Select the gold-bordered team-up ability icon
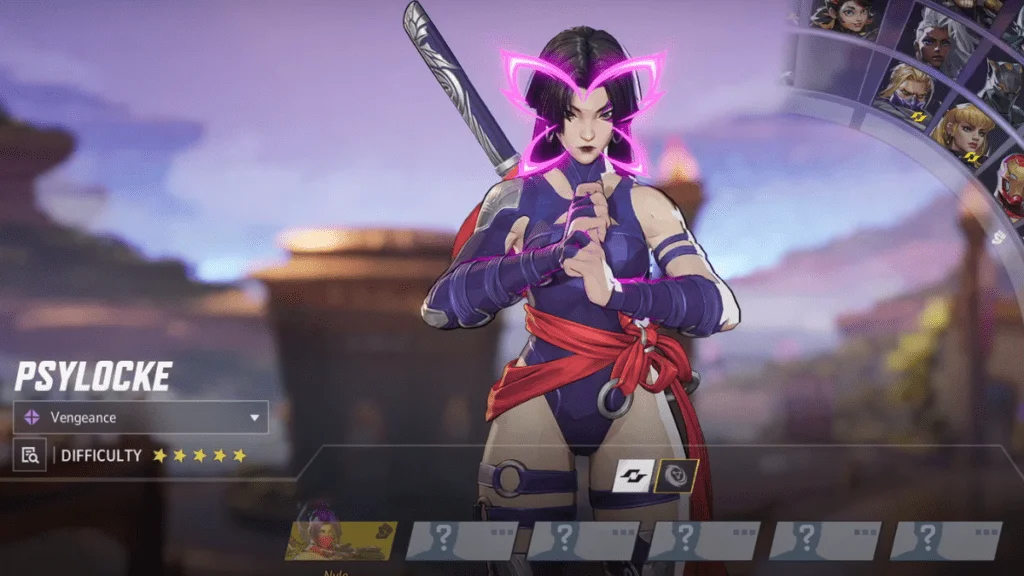Screen dimensions: 1024x576 coord(675,476)
